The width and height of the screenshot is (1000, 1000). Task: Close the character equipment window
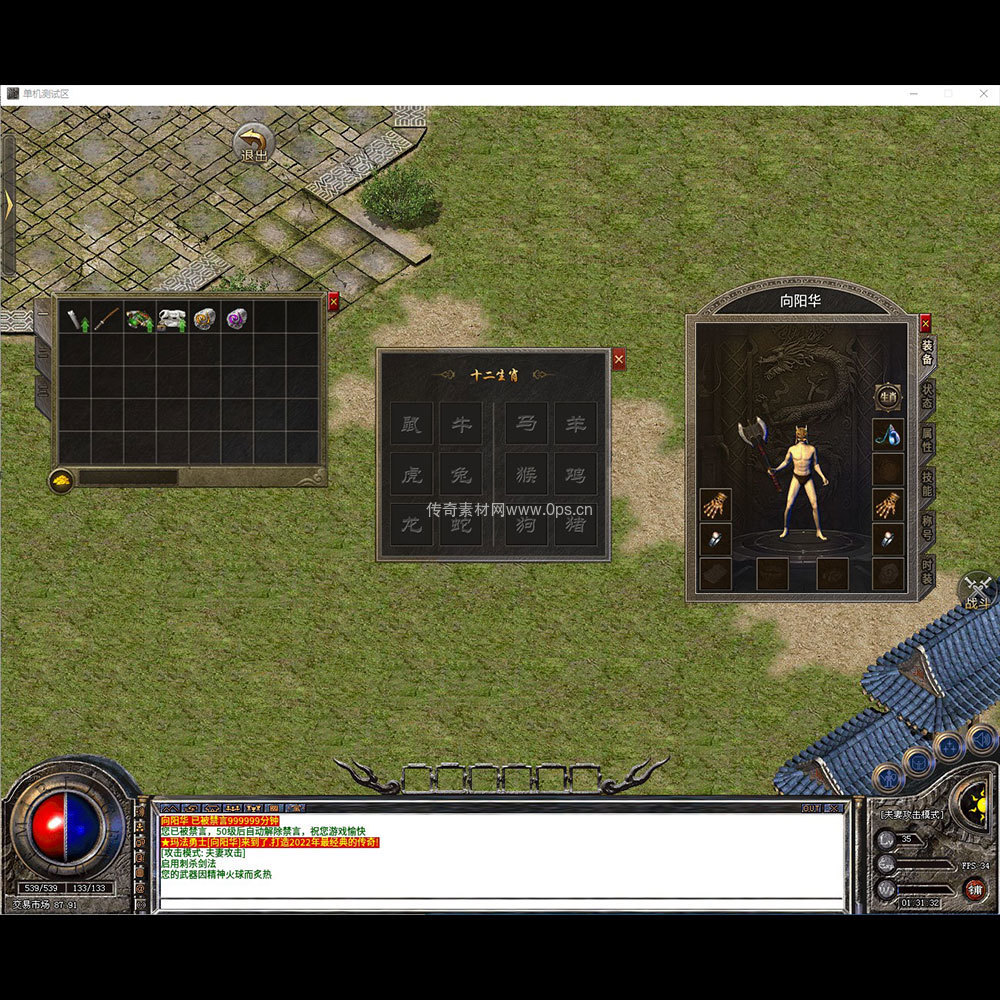pyautogui.click(x=925, y=323)
